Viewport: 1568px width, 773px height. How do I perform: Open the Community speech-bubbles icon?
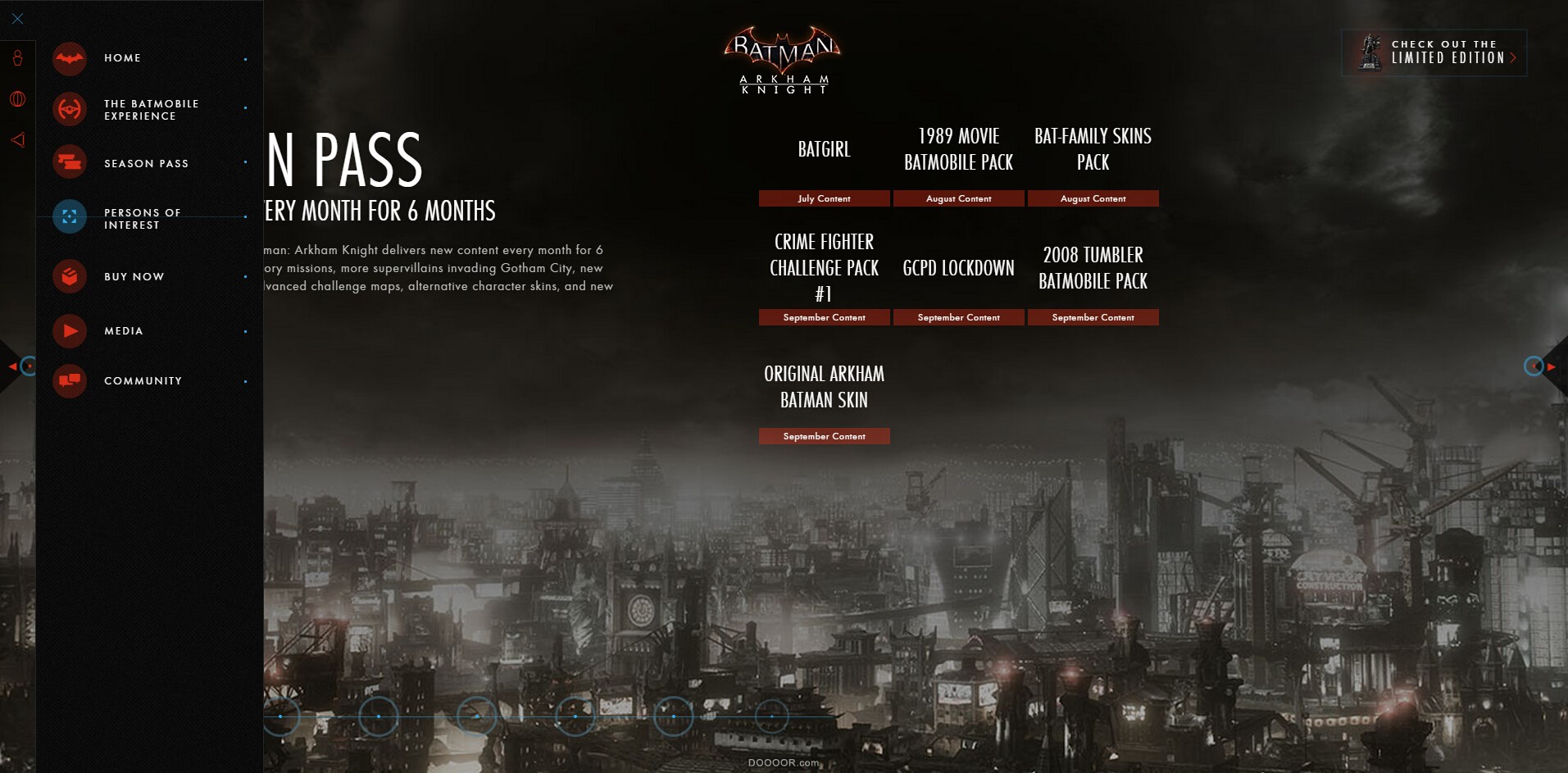(70, 381)
